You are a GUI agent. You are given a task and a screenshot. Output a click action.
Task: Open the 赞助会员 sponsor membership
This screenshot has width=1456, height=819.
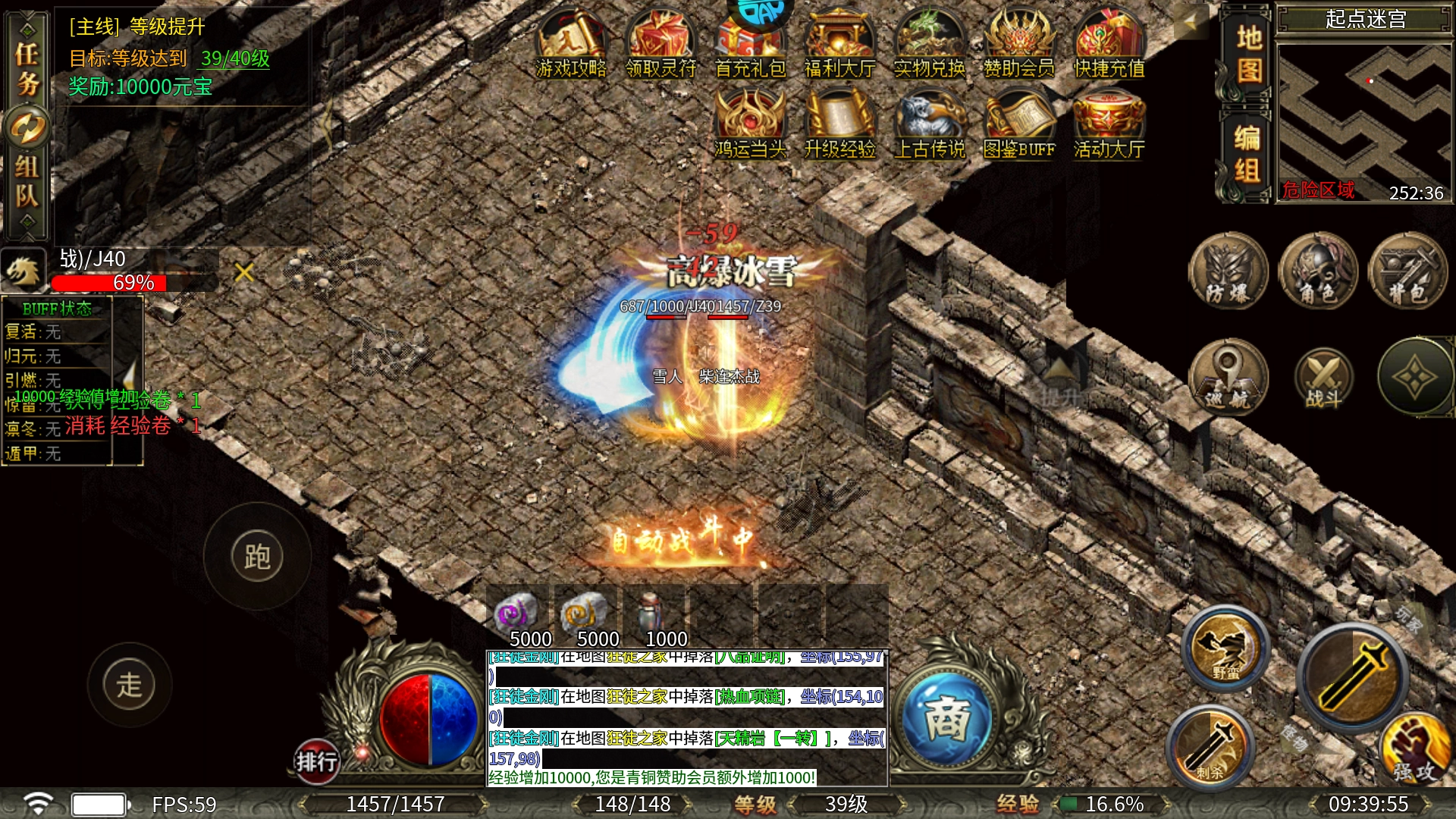click(x=1019, y=45)
